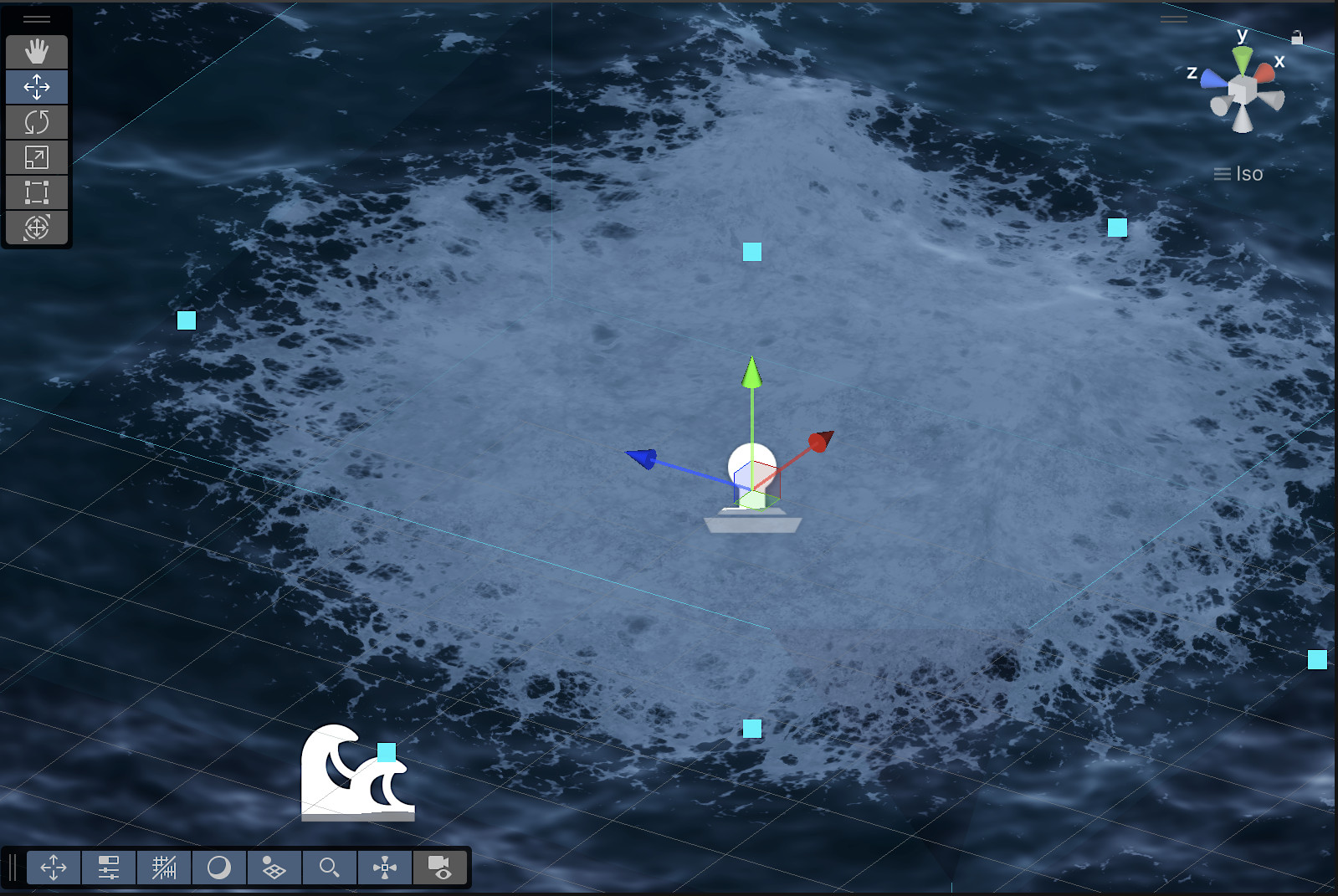Activate the Scale tool
1338x896 pixels.
(x=37, y=157)
